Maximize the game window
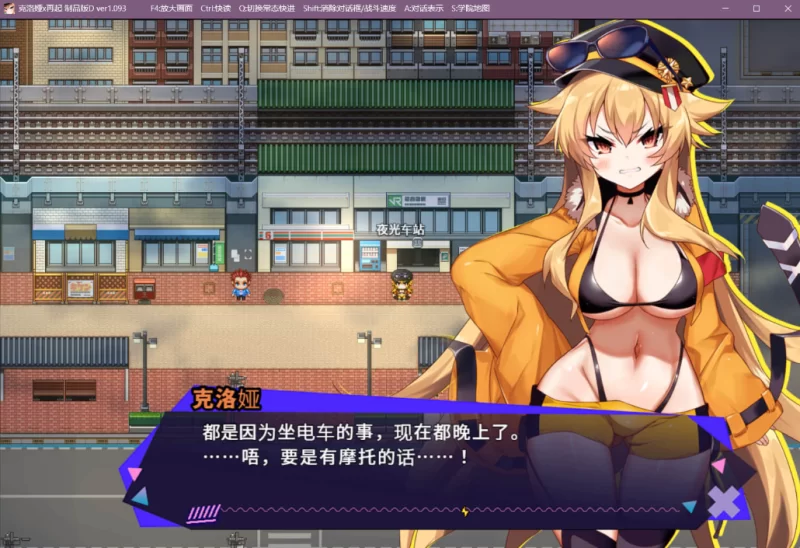 click(x=755, y=8)
